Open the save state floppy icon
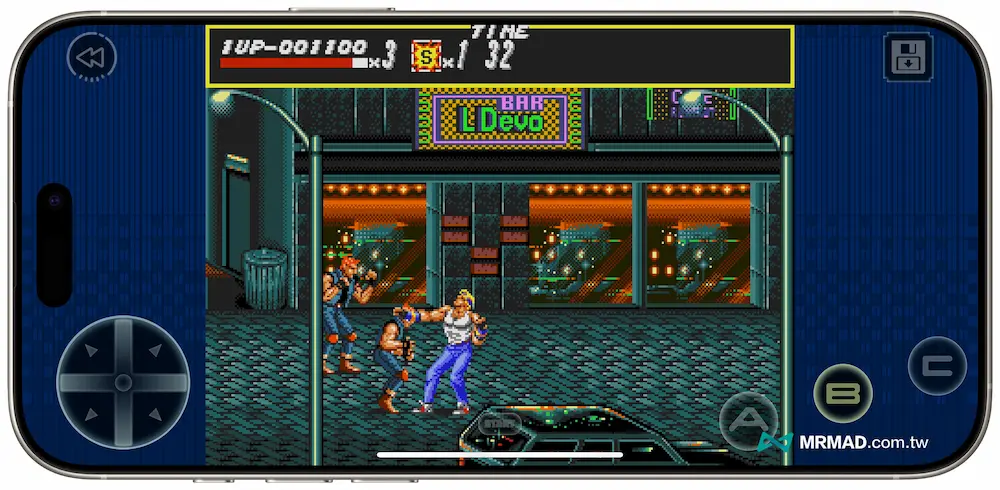Screen dimensions: 1000x490 point(908,57)
